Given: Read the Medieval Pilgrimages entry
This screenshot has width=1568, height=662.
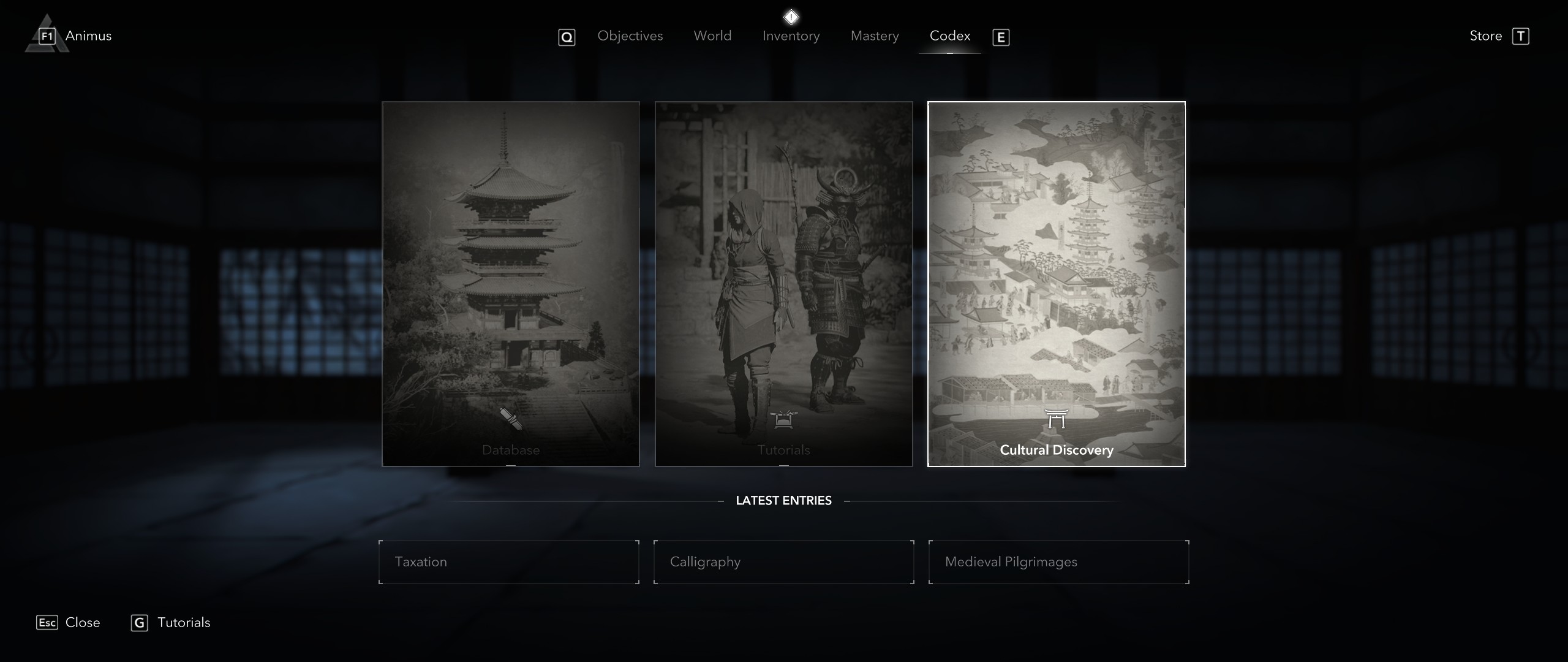Looking at the screenshot, I should coord(1058,562).
